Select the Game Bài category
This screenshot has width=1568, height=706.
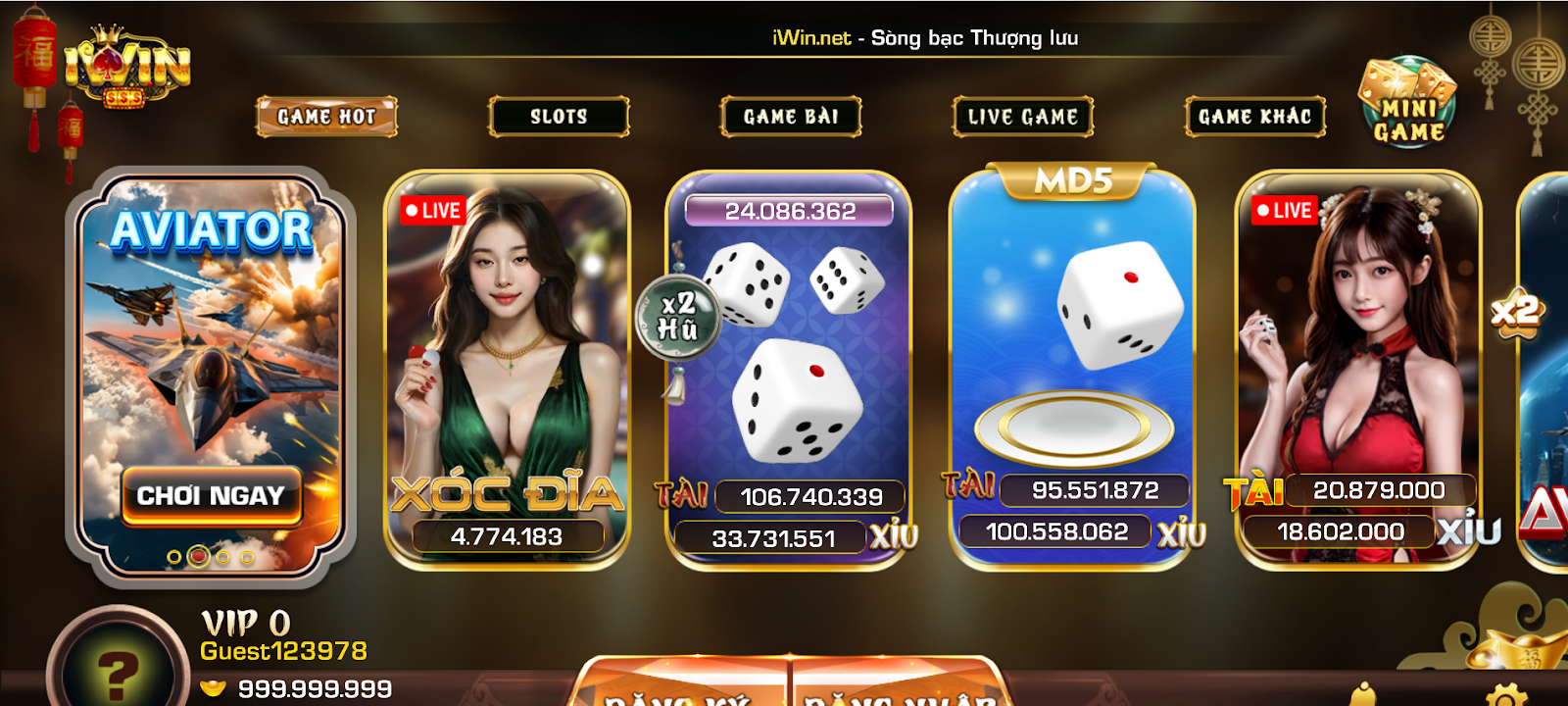791,117
